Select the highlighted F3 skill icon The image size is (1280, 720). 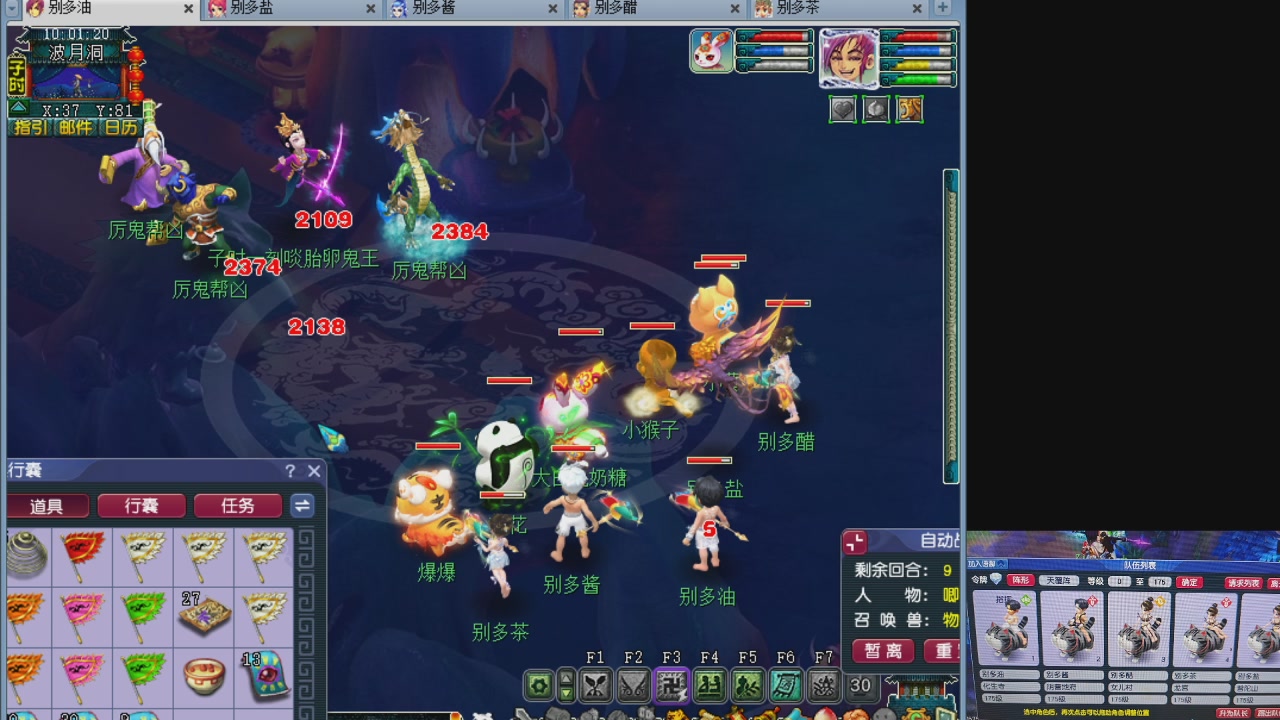click(x=671, y=686)
